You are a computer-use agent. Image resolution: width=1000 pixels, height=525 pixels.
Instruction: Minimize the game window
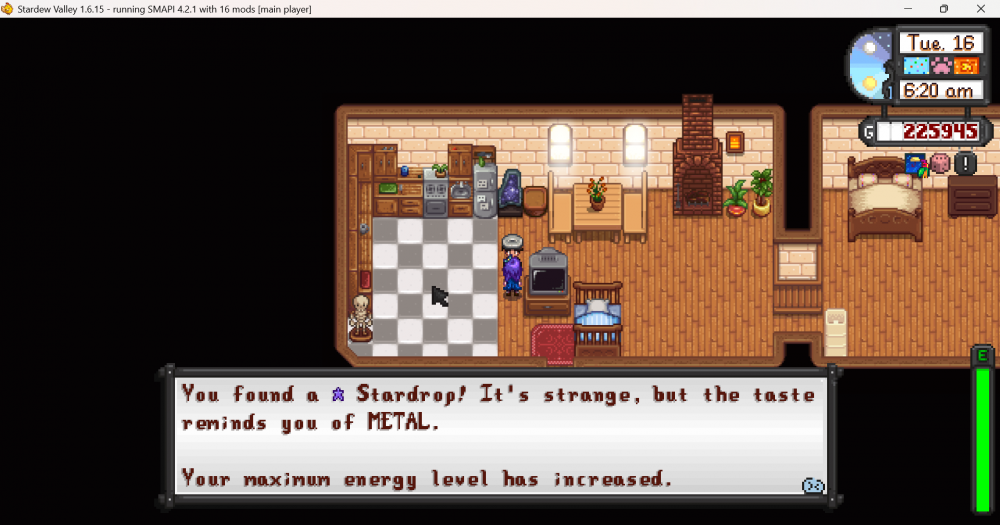click(x=908, y=9)
